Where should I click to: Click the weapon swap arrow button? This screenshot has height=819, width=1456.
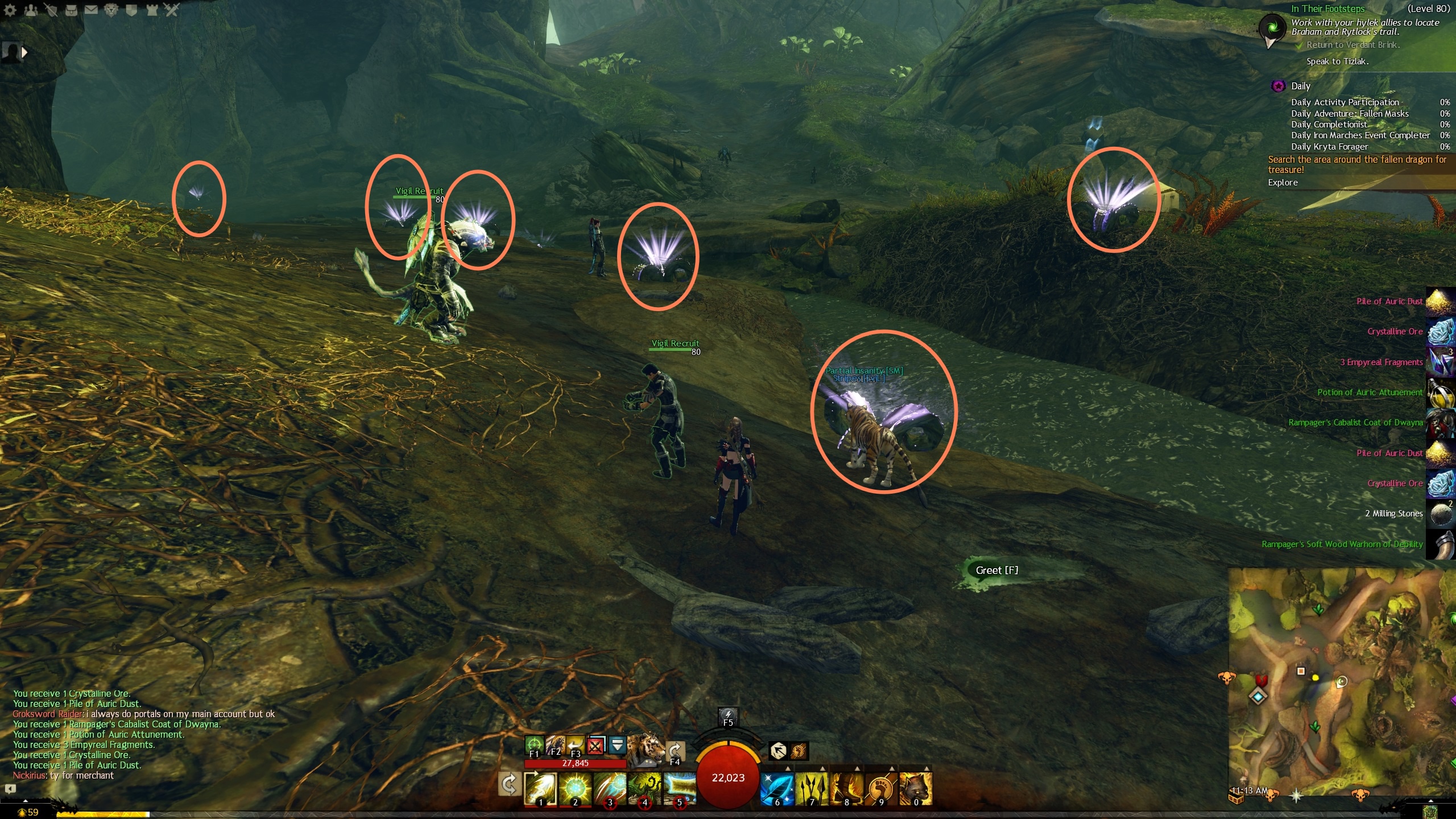(508, 784)
